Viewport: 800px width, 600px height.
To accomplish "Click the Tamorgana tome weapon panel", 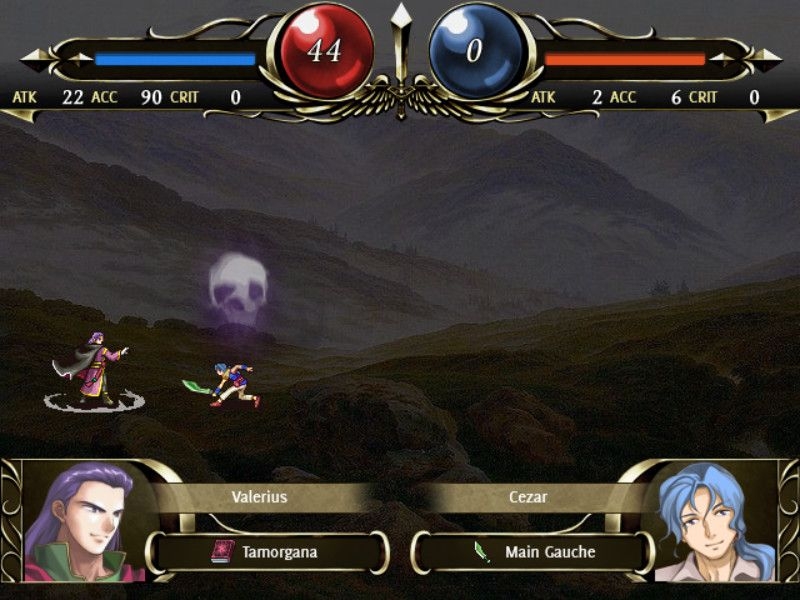I will point(267,551).
